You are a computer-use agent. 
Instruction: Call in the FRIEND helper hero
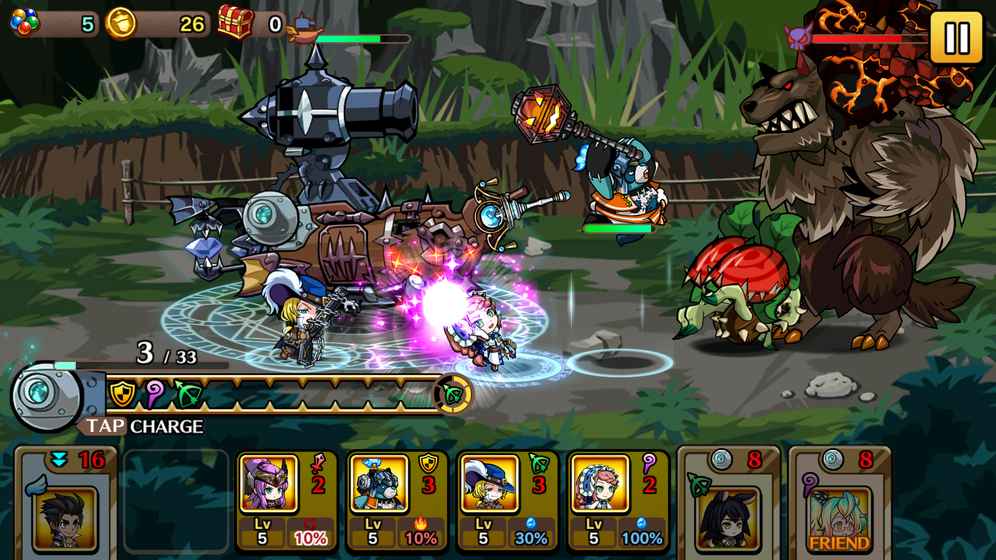(x=839, y=502)
